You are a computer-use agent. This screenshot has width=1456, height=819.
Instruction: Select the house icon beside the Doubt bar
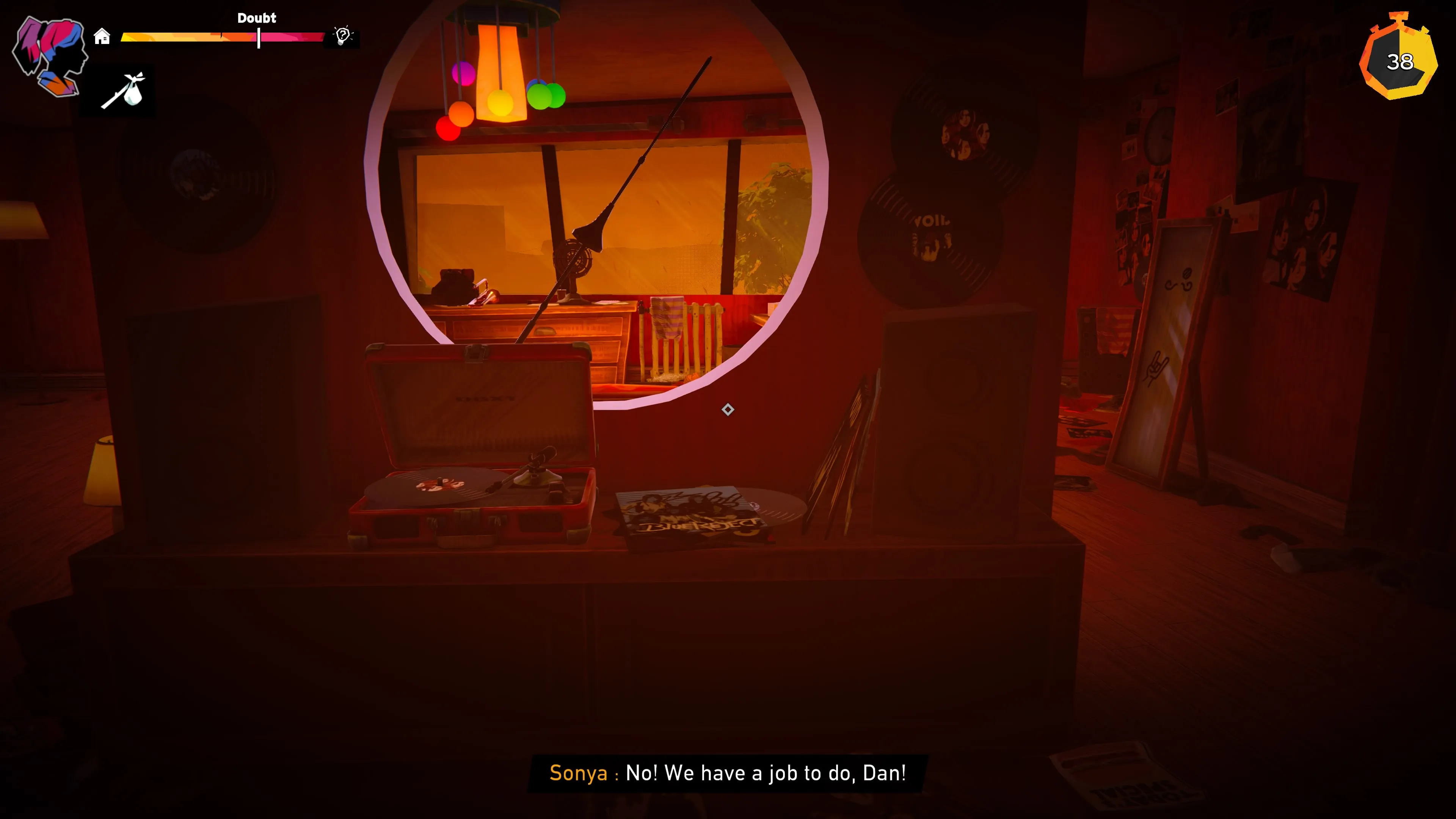(x=102, y=37)
